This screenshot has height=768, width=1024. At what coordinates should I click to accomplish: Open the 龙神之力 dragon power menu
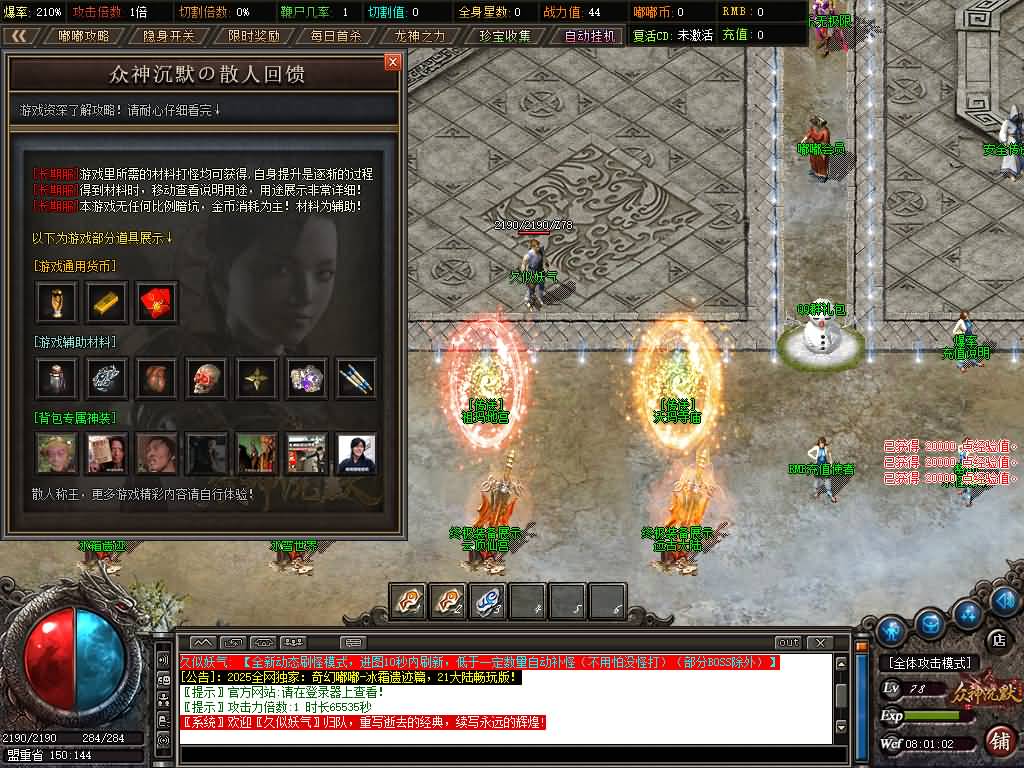pyautogui.click(x=420, y=36)
